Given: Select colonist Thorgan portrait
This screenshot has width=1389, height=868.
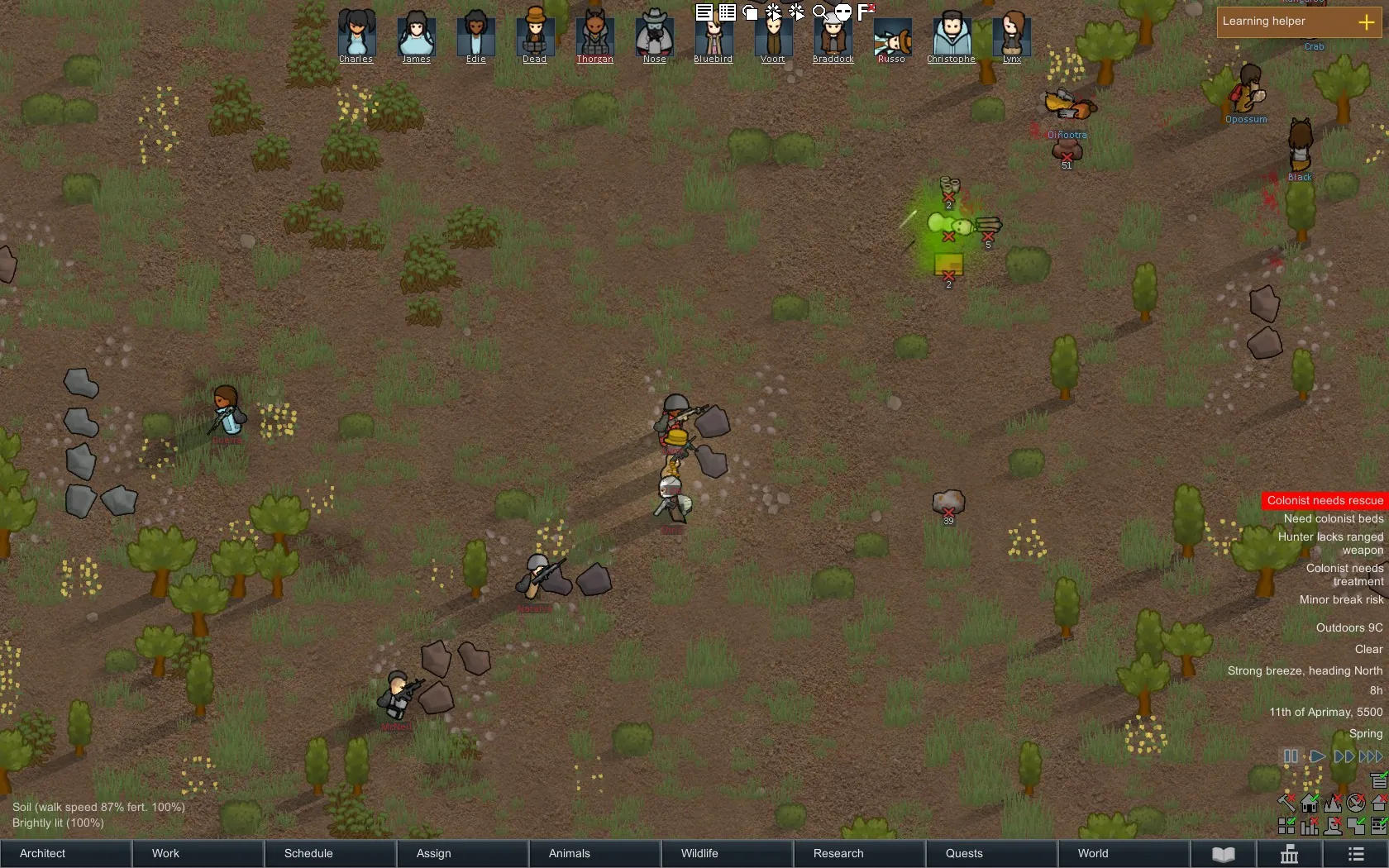Looking at the screenshot, I should (x=594, y=35).
